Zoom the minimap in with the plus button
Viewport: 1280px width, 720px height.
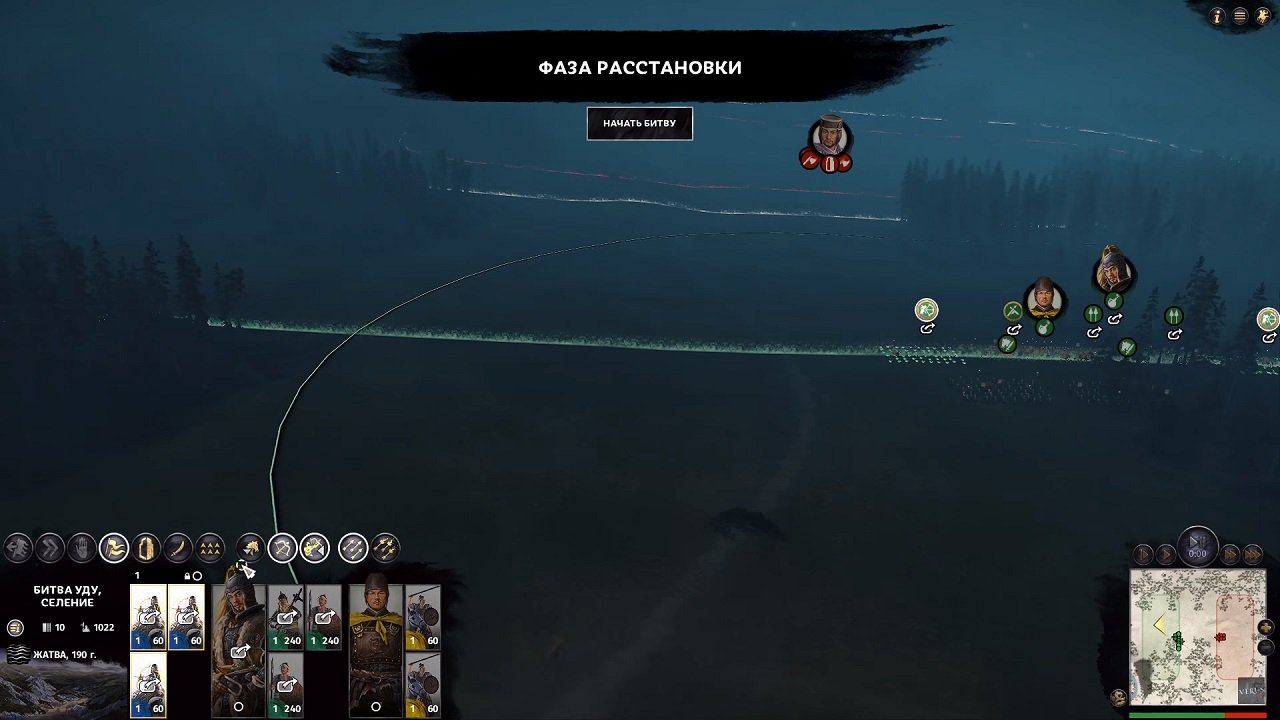click(1266, 627)
